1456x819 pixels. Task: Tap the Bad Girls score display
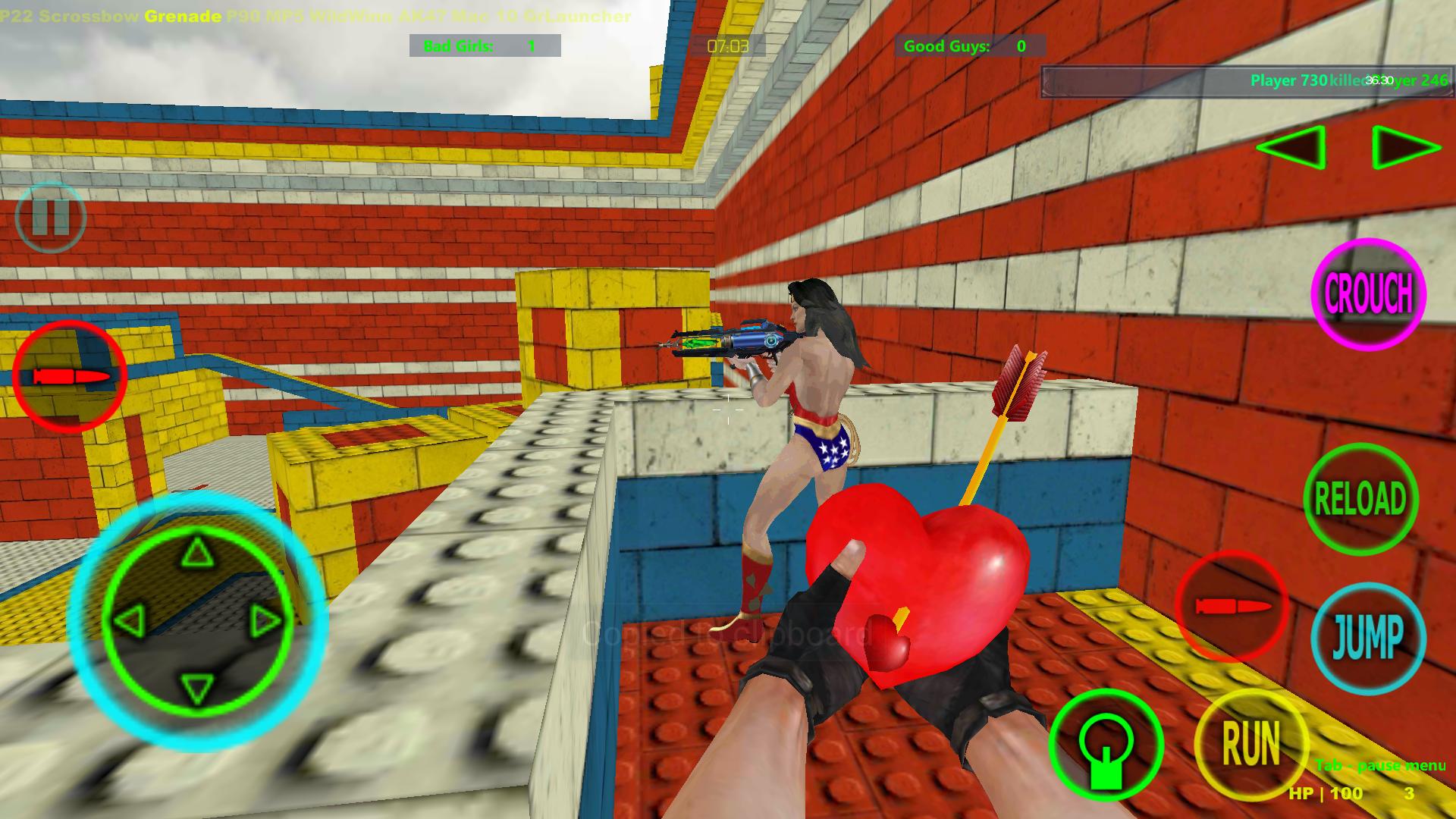coord(484,46)
